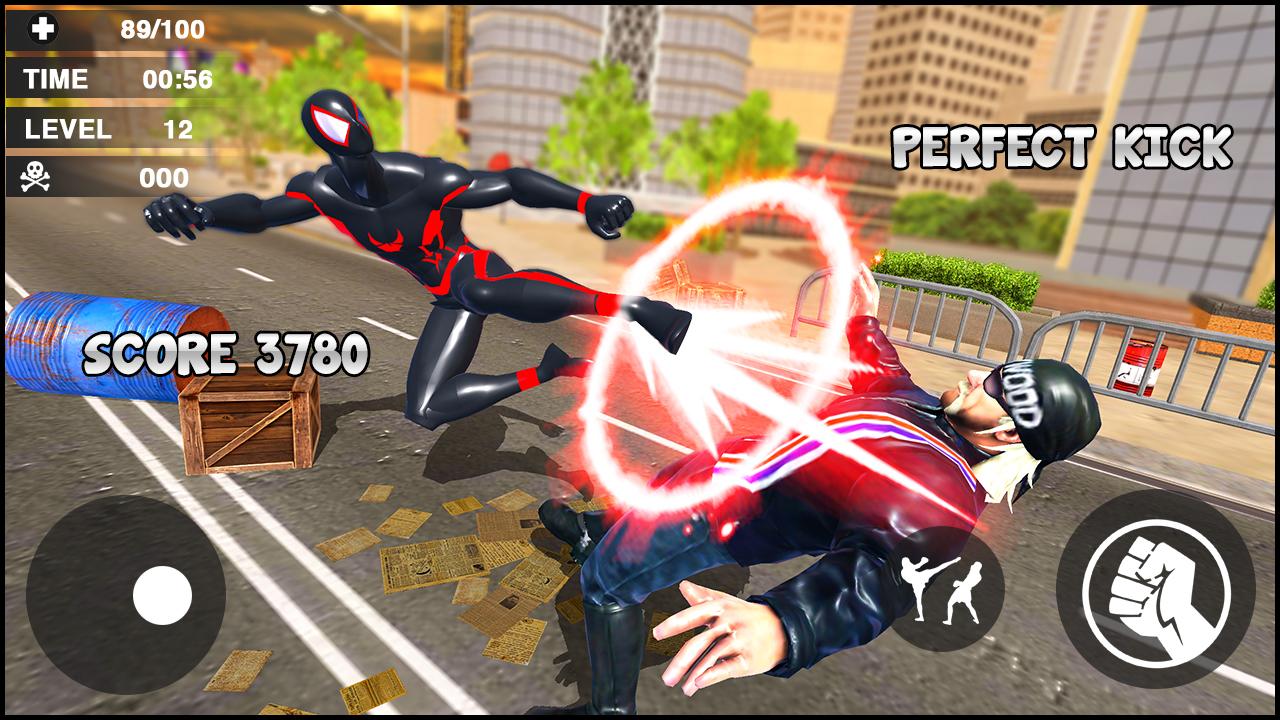Activate the kick attack button
The height and width of the screenshot is (720, 1280).
[943, 588]
